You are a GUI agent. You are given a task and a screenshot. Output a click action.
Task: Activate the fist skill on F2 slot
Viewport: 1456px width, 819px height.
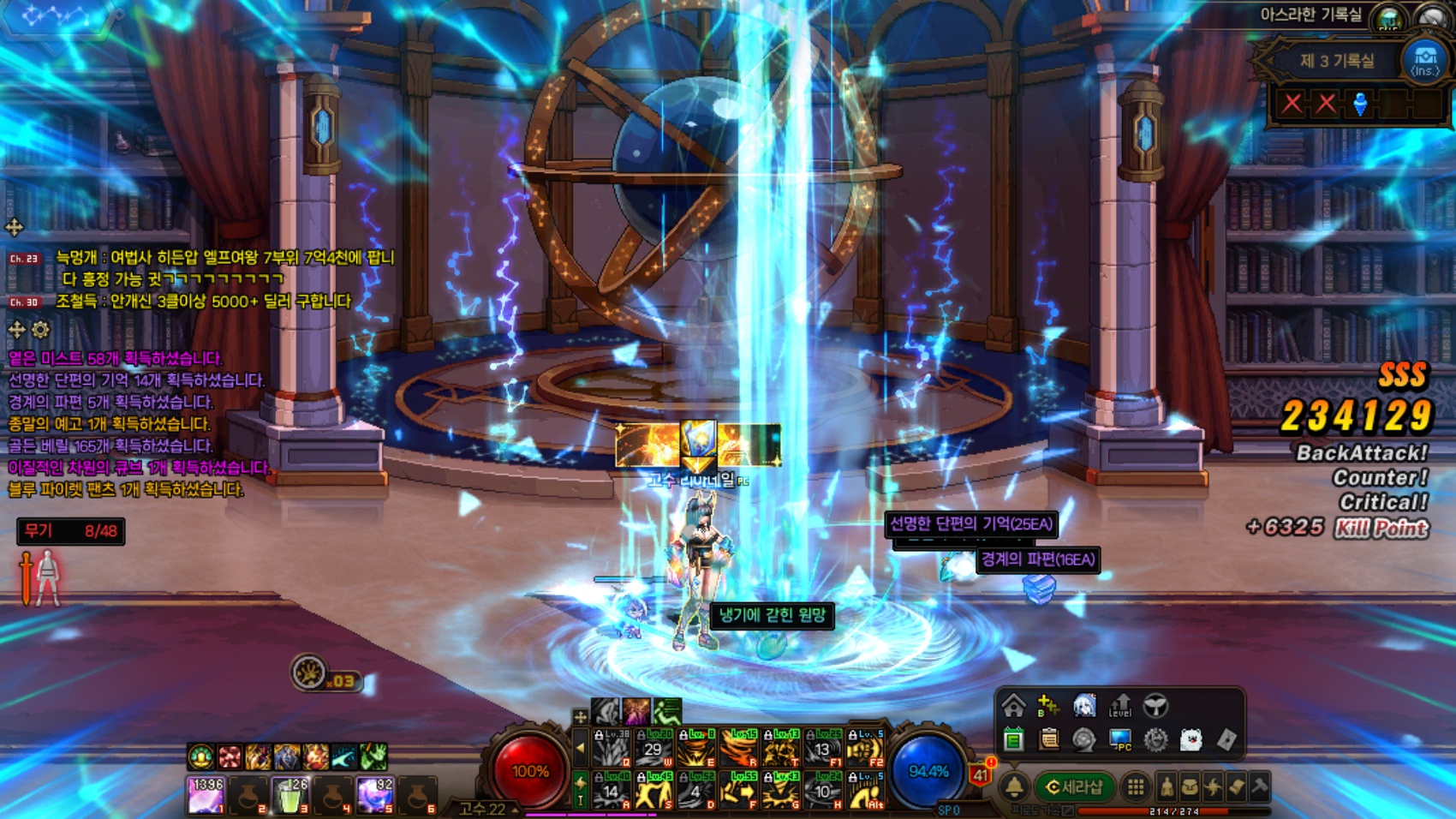tap(865, 748)
